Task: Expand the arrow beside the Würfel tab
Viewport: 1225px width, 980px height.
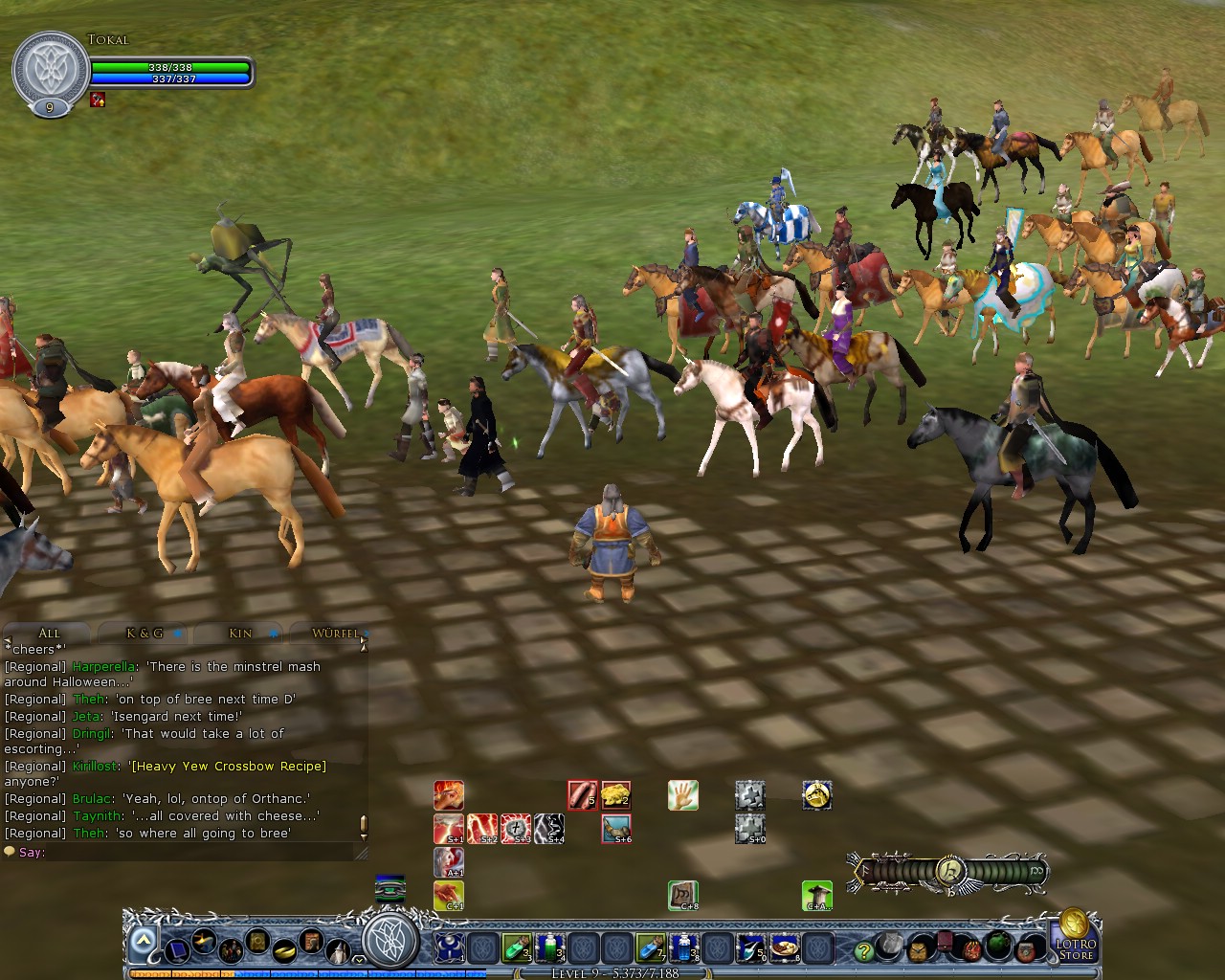Action: pyautogui.click(x=367, y=634)
